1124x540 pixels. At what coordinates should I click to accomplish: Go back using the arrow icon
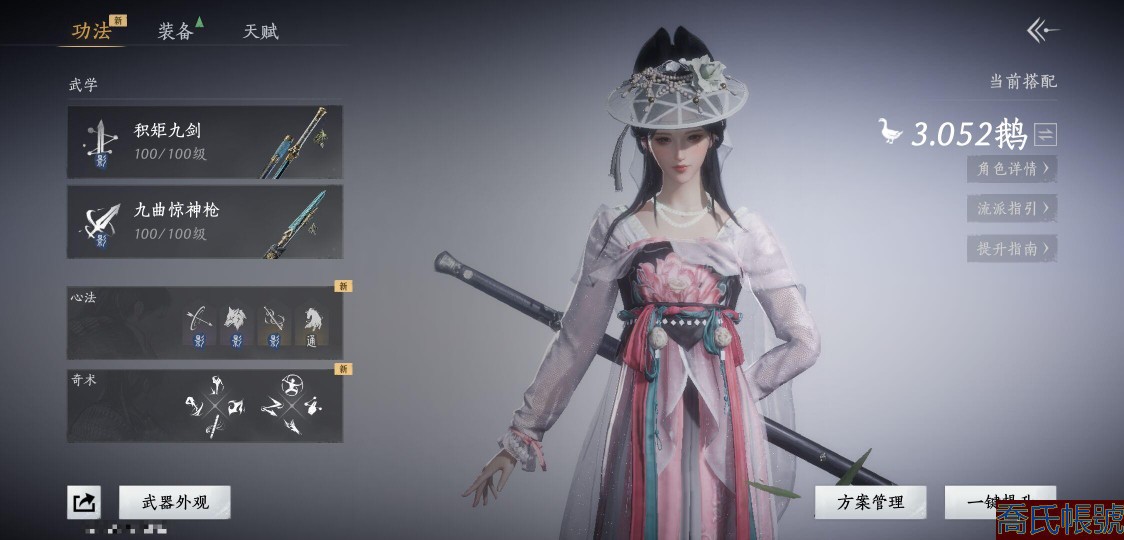(1043, 31)
